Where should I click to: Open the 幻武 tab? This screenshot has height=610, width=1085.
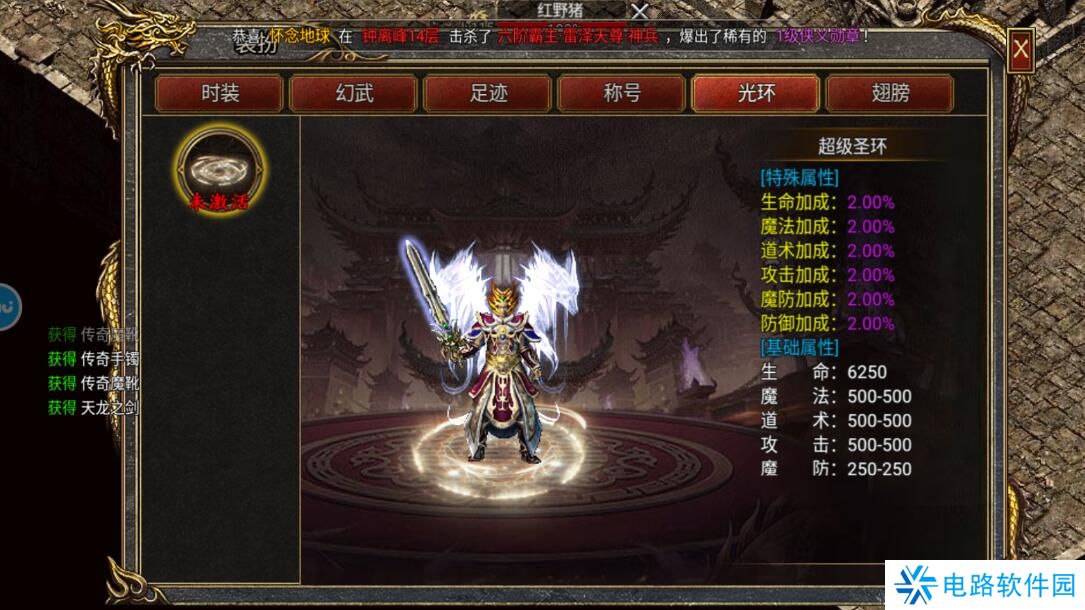click(353, 94)
